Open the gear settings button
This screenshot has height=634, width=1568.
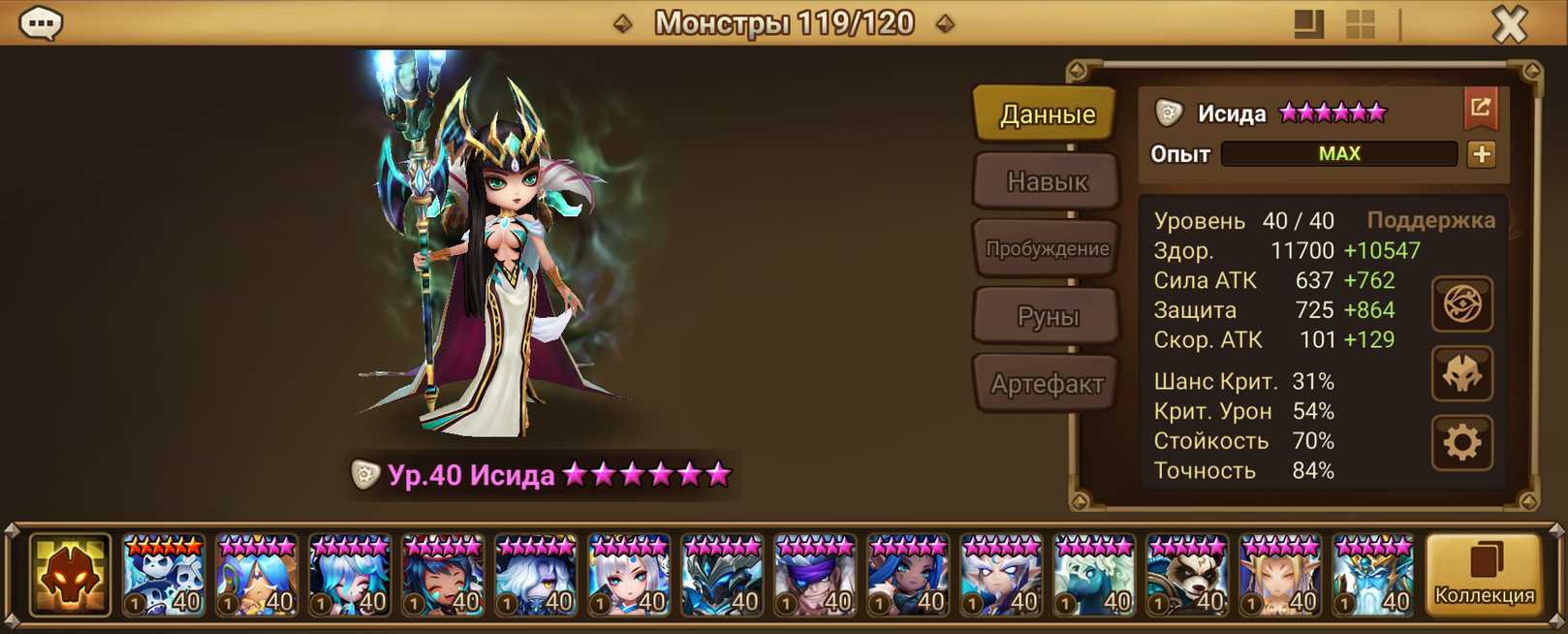(1461, 443)
